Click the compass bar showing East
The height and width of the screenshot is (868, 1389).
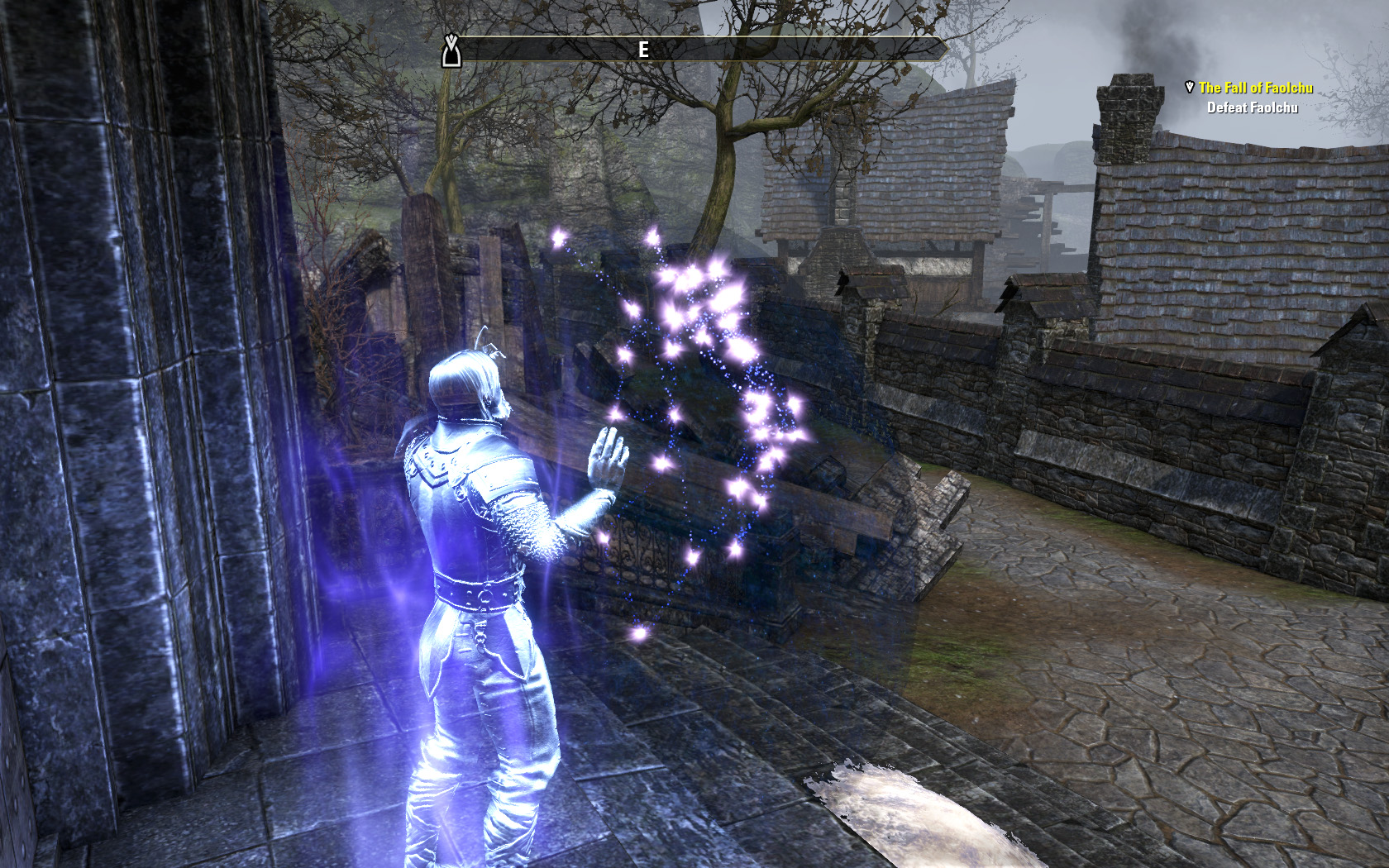694,50
